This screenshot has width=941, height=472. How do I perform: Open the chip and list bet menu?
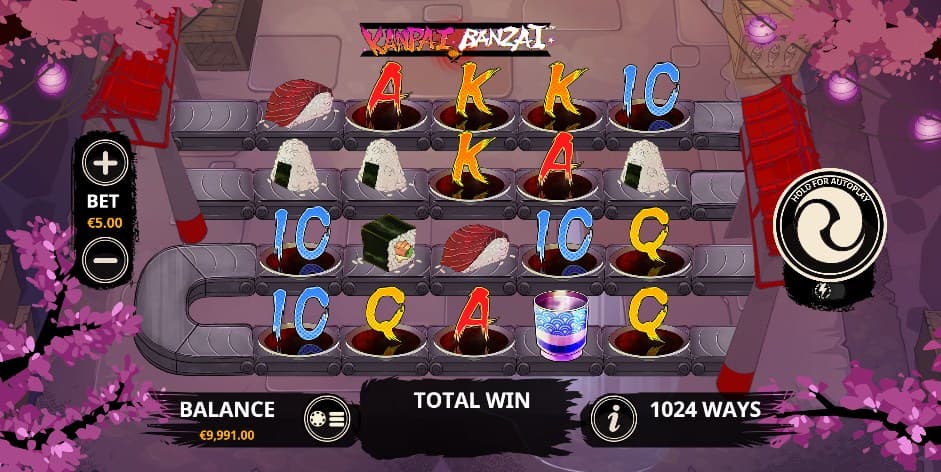pyautogui.click(x=326, y=420)
